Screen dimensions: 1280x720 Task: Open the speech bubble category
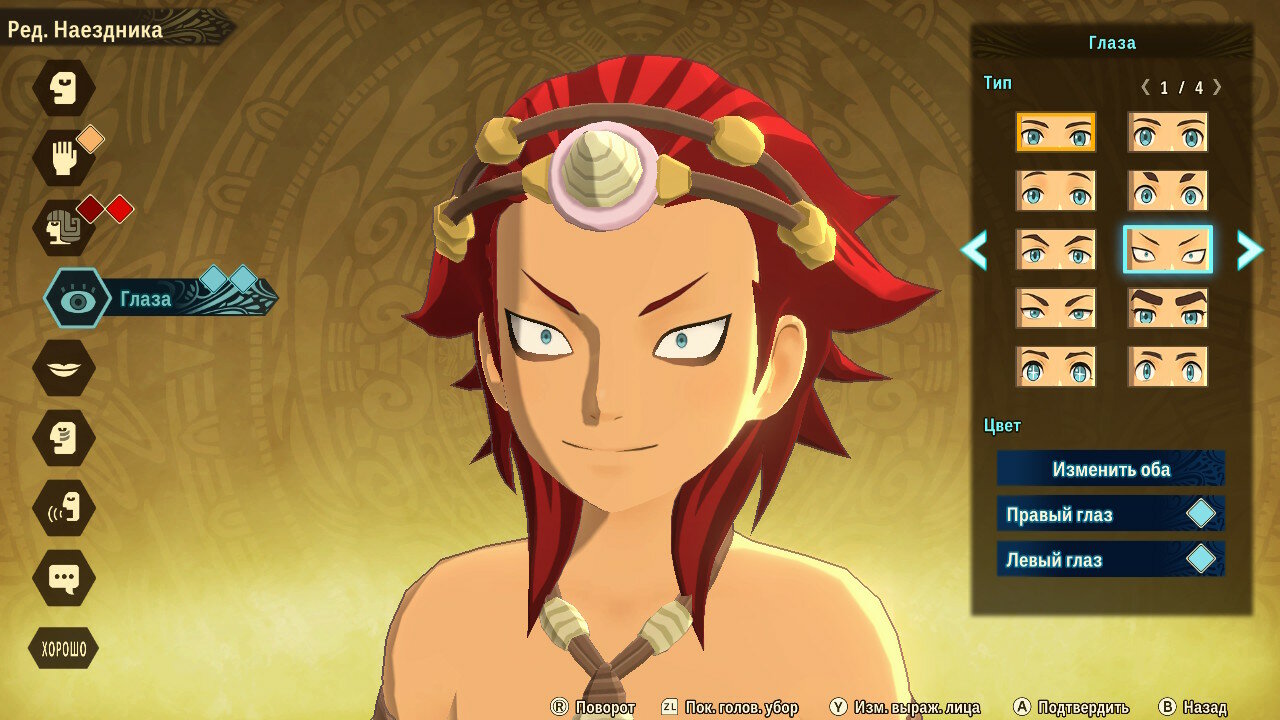[64, 578]
